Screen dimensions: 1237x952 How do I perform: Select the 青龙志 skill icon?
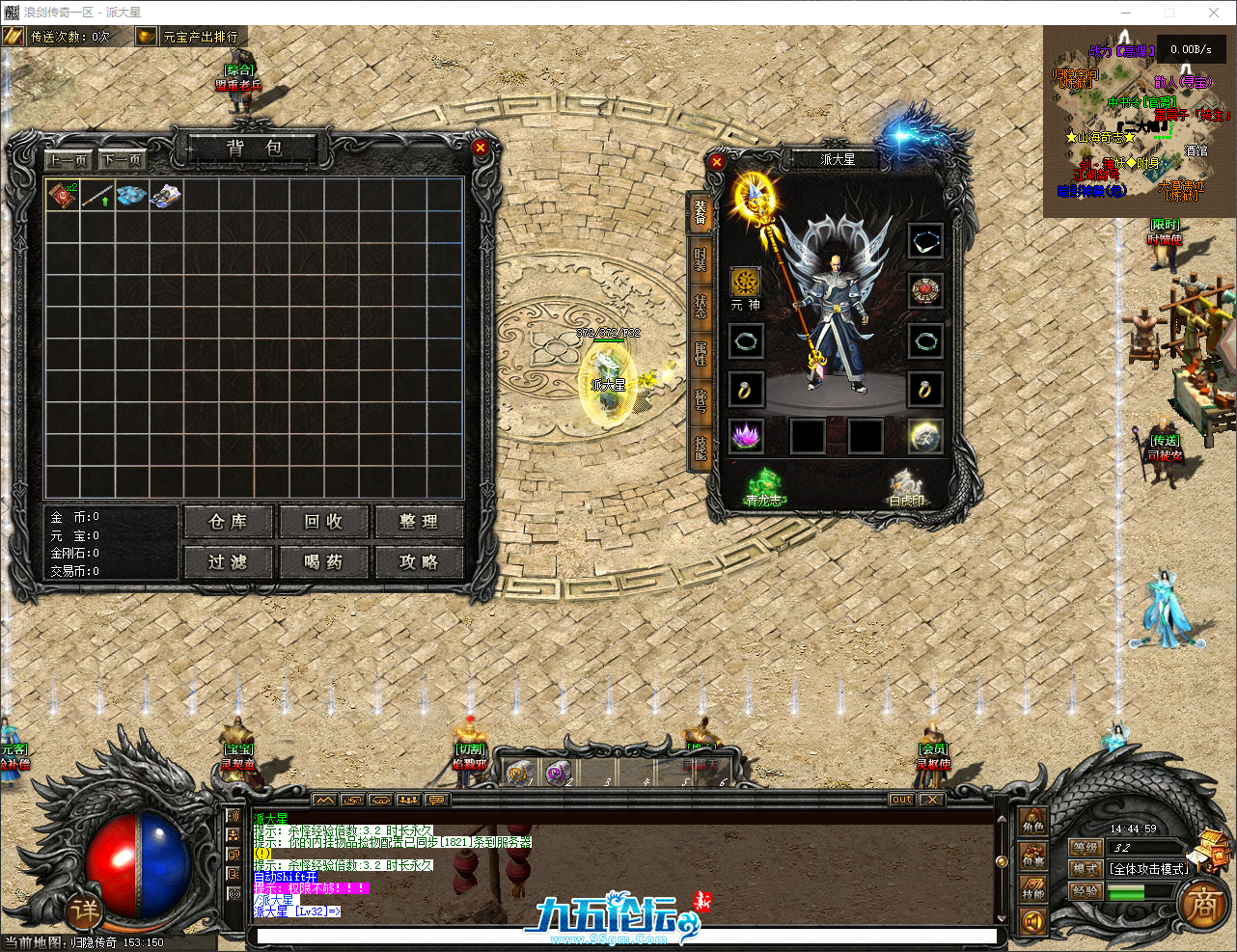coord(765,484)
